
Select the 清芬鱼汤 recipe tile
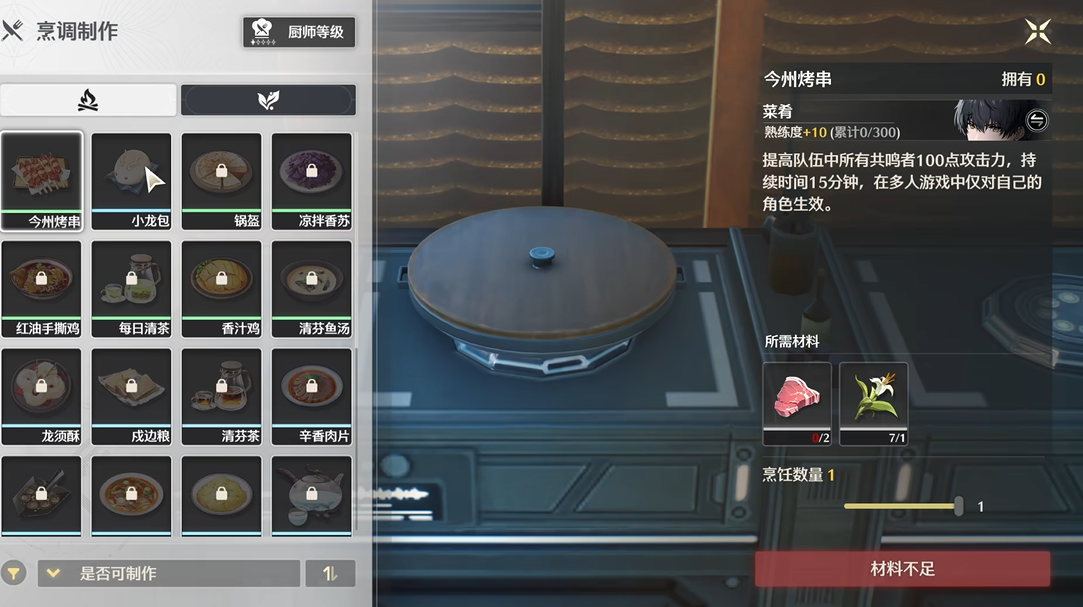point(311,288)
